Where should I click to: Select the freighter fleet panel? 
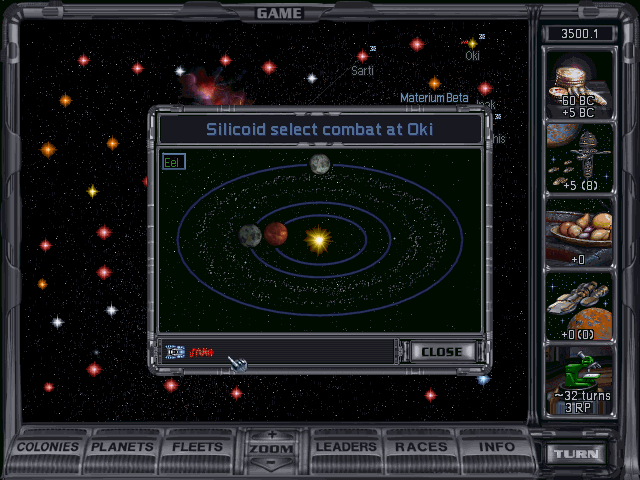coord(579,306)
